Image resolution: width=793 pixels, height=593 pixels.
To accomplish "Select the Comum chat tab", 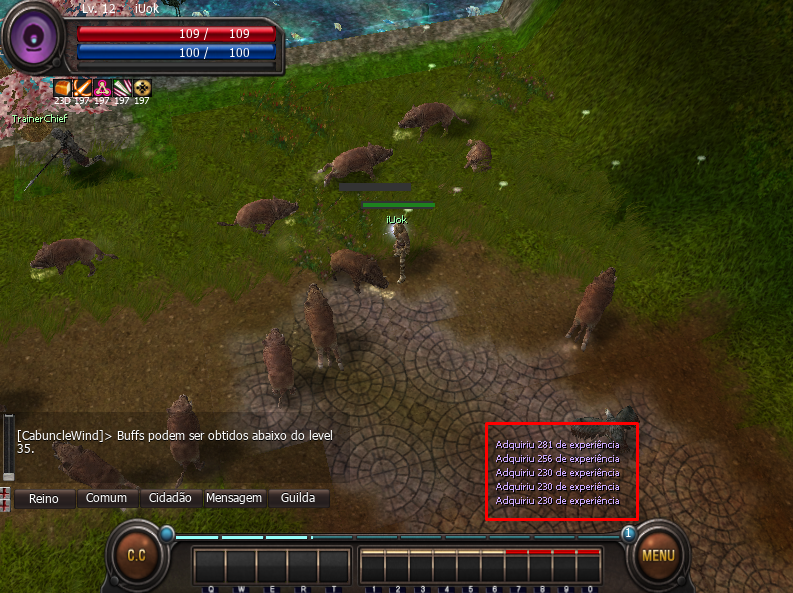I will point(106,498).
